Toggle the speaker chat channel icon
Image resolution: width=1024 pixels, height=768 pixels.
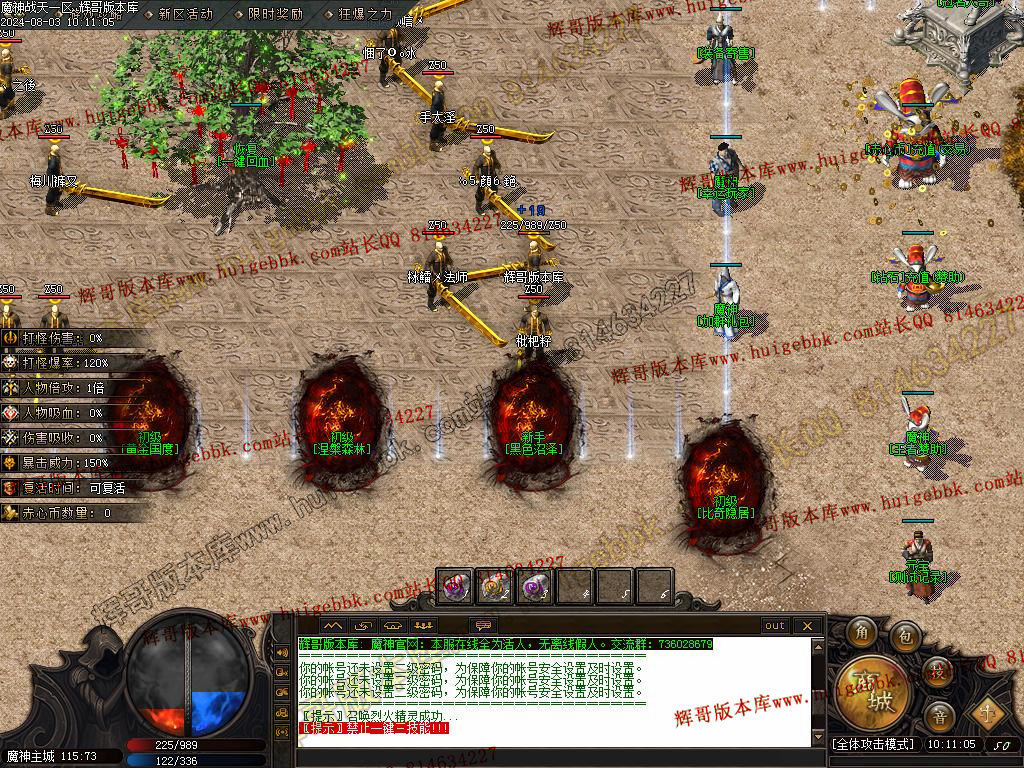(282, 653)
